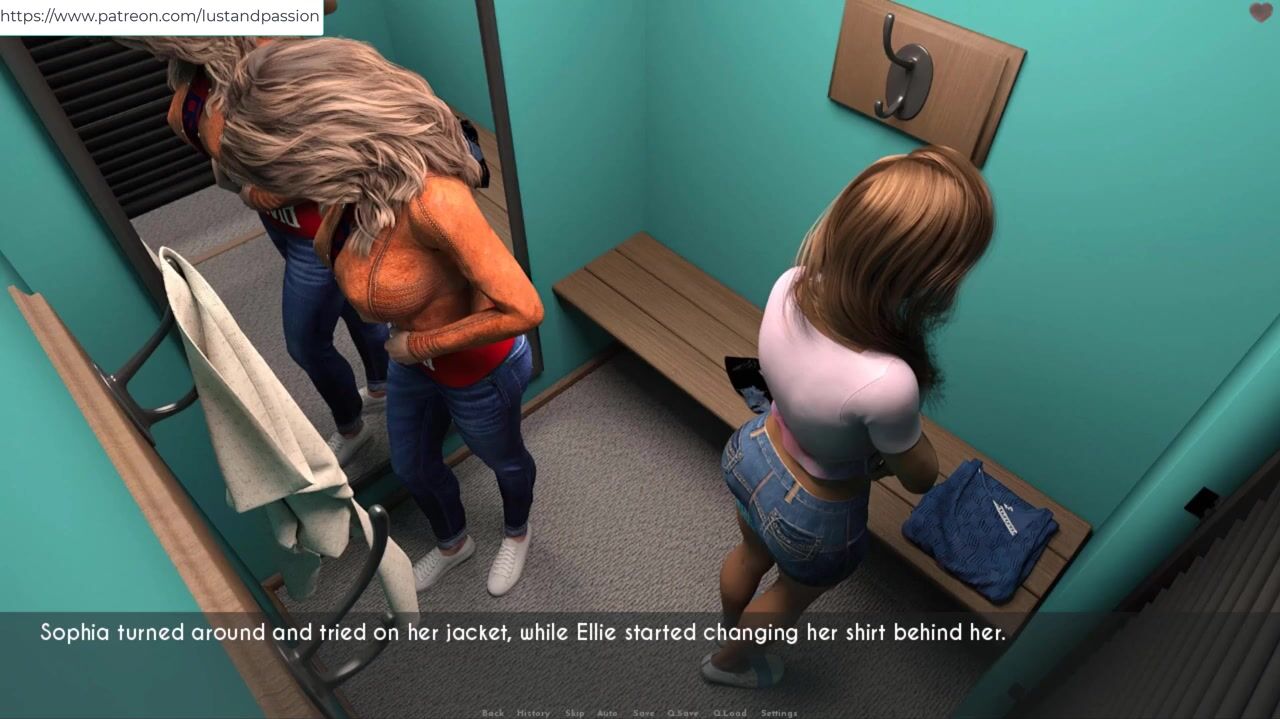Enable Auto-advance for dialogue
The width and height of the screenshot is (1280, 719).
point(607,713)
